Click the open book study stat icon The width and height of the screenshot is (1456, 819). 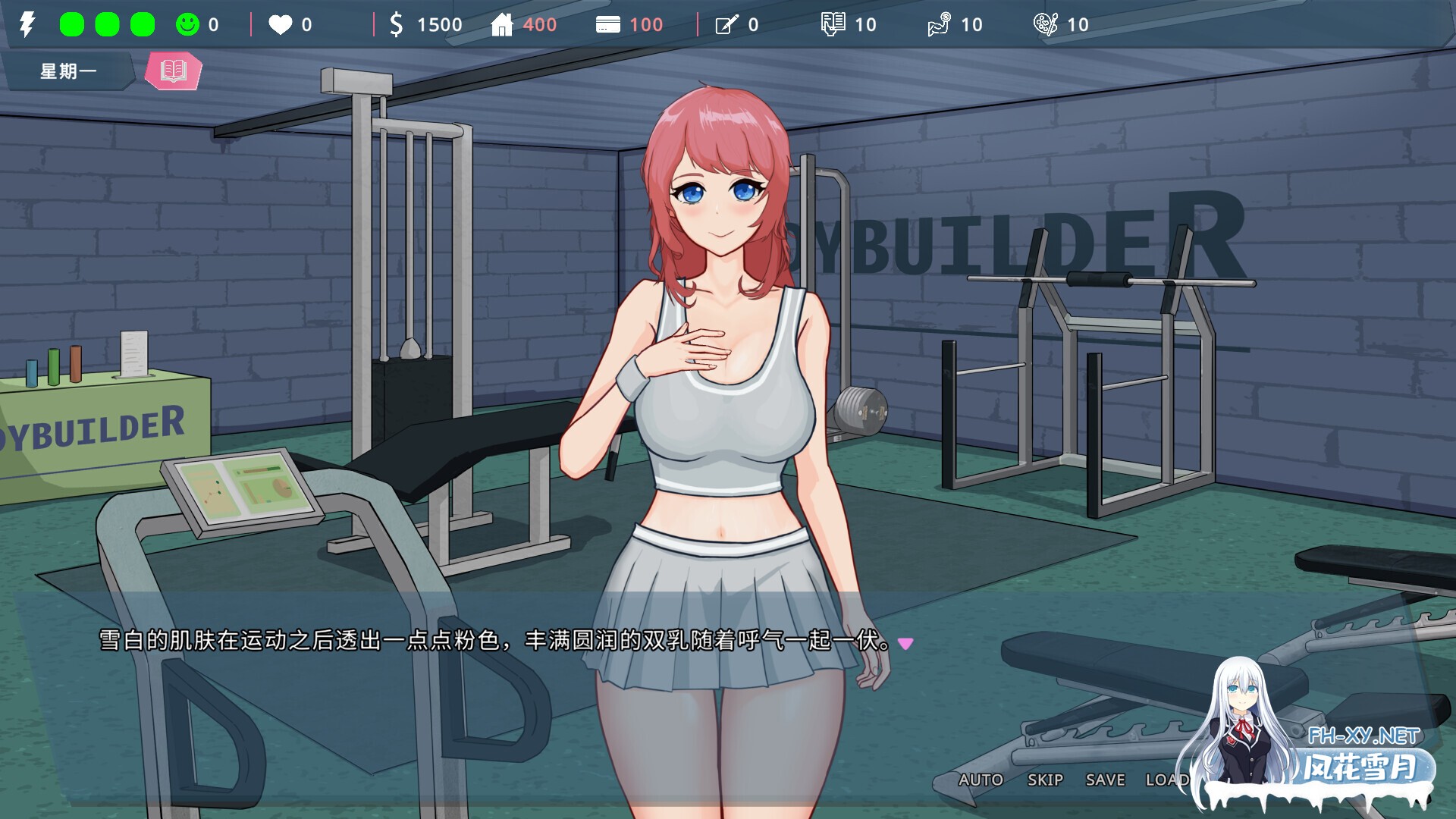[833, 24]
